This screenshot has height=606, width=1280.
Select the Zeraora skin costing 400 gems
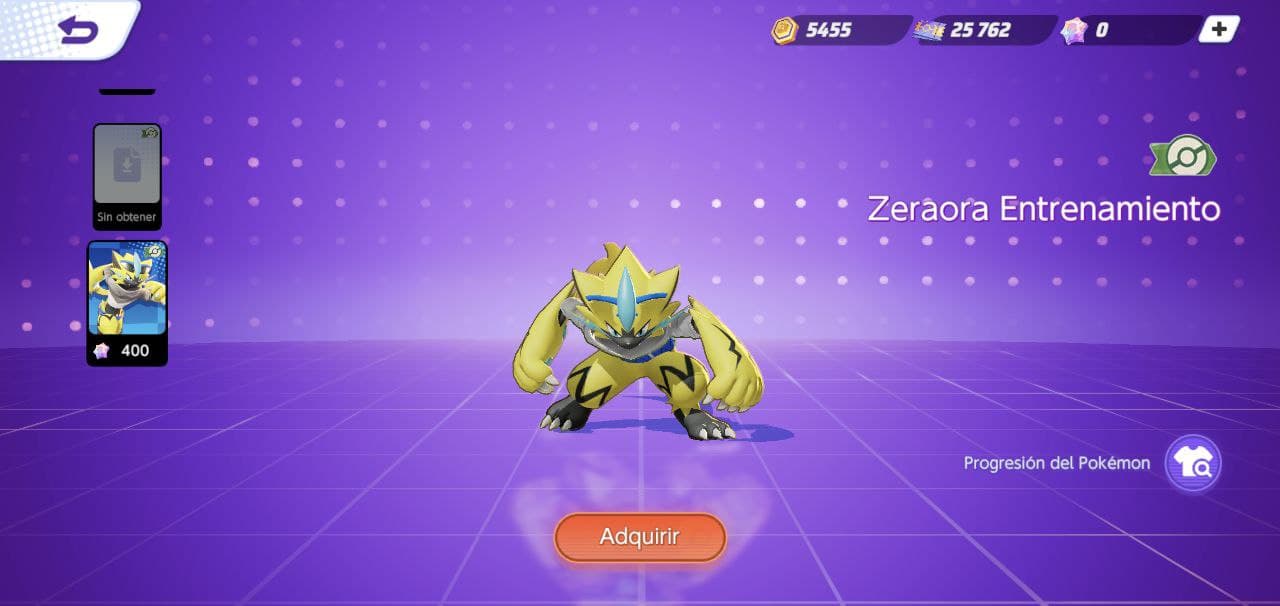point(127,302)
